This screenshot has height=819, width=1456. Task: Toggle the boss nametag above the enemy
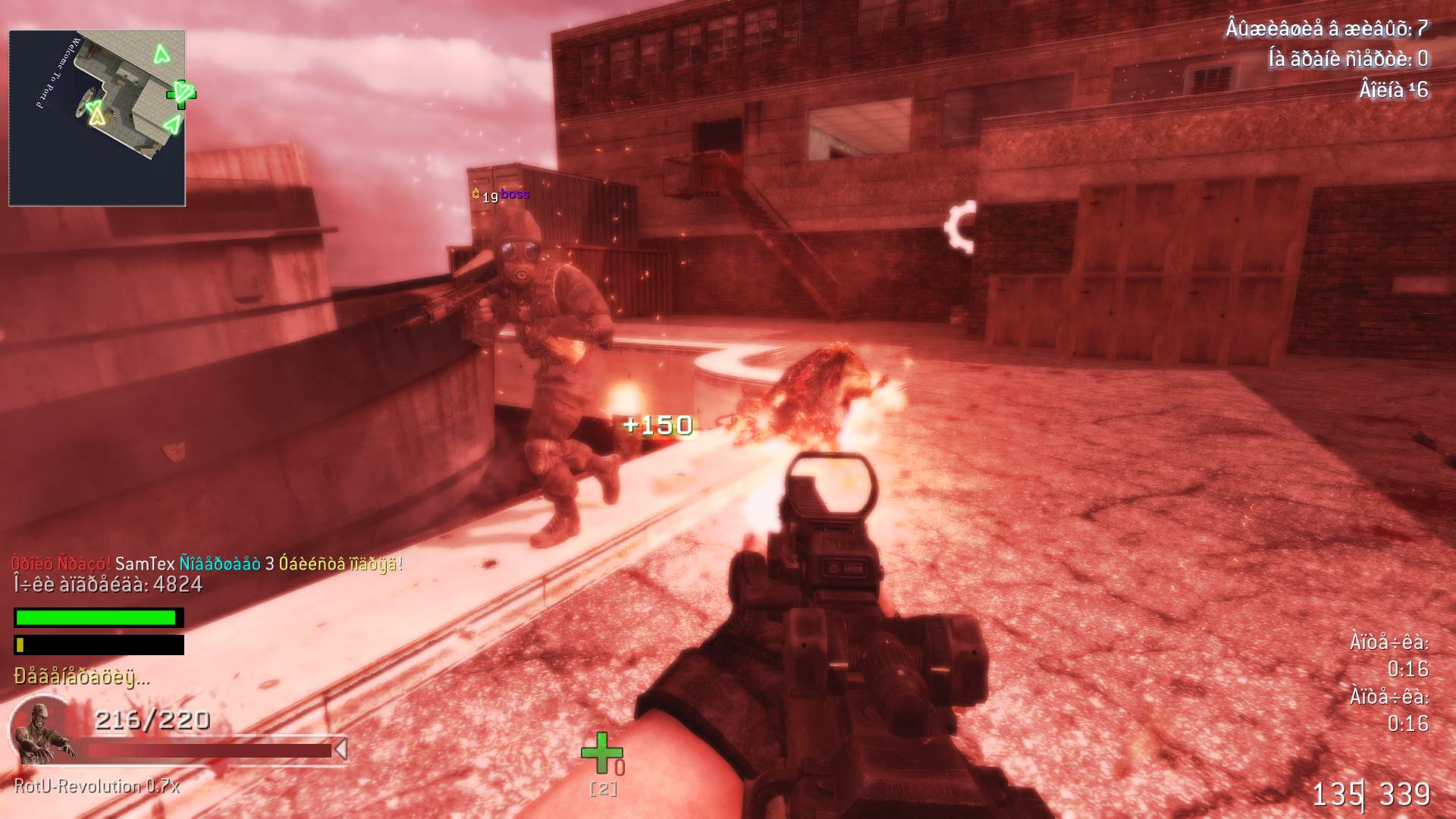coord(514,196)
